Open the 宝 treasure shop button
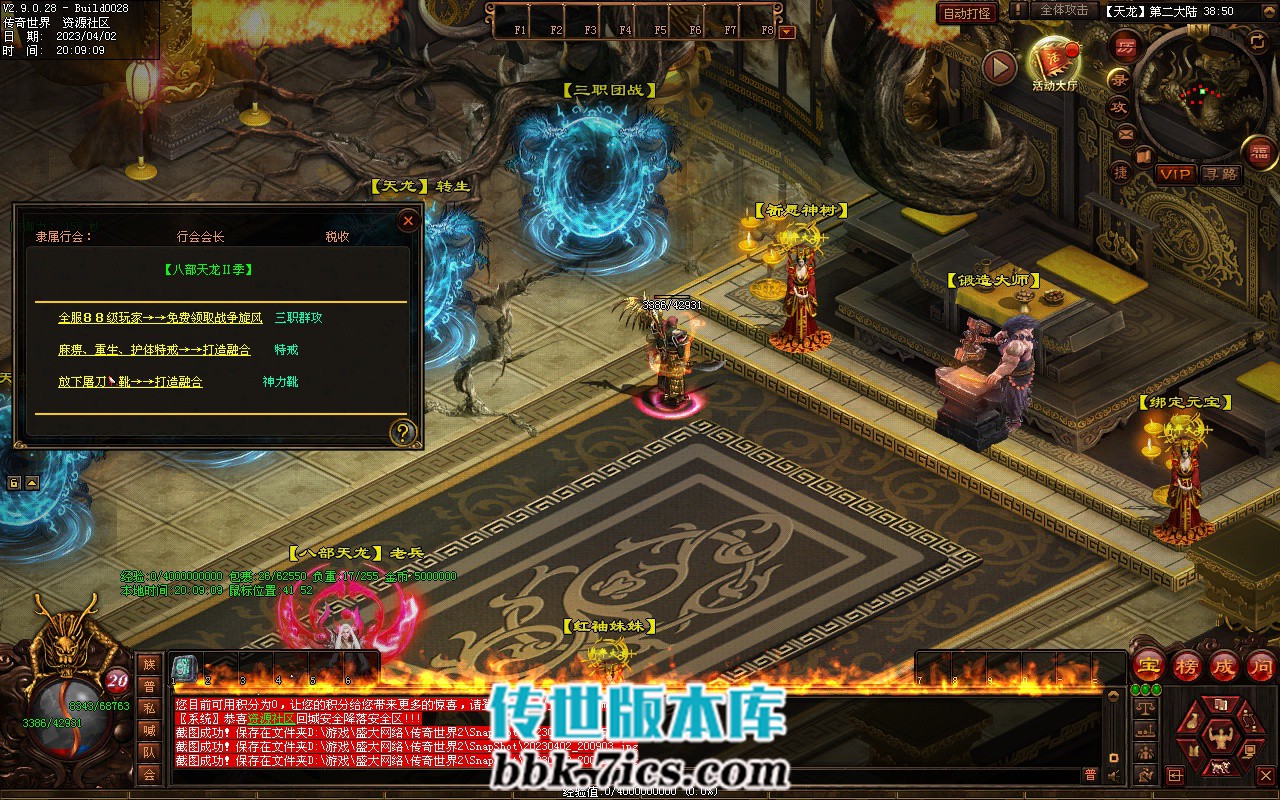Screen dimensions: 1280x800 tap(1150, 665)
